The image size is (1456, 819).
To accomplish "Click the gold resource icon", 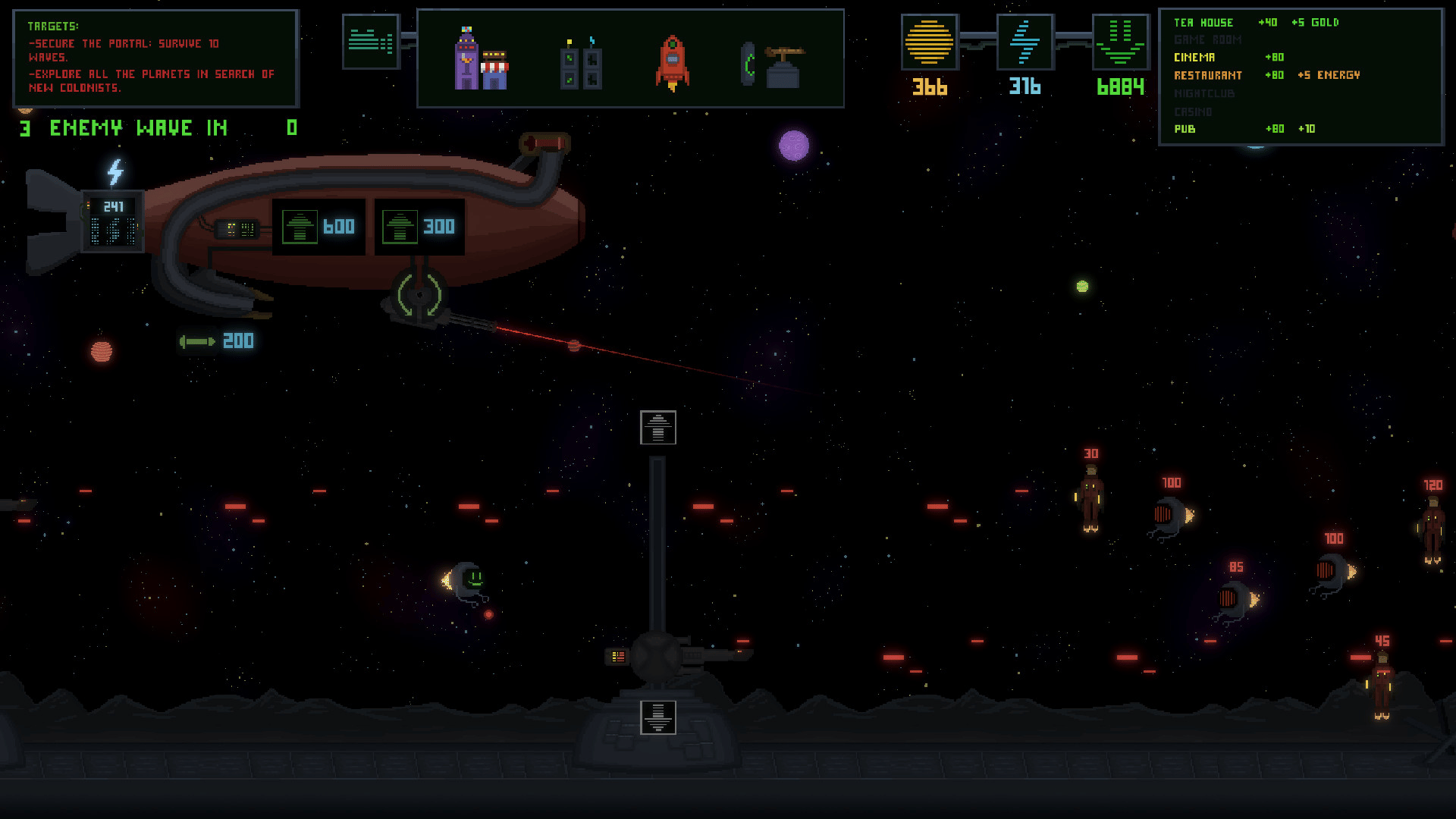I will point(929,42).
